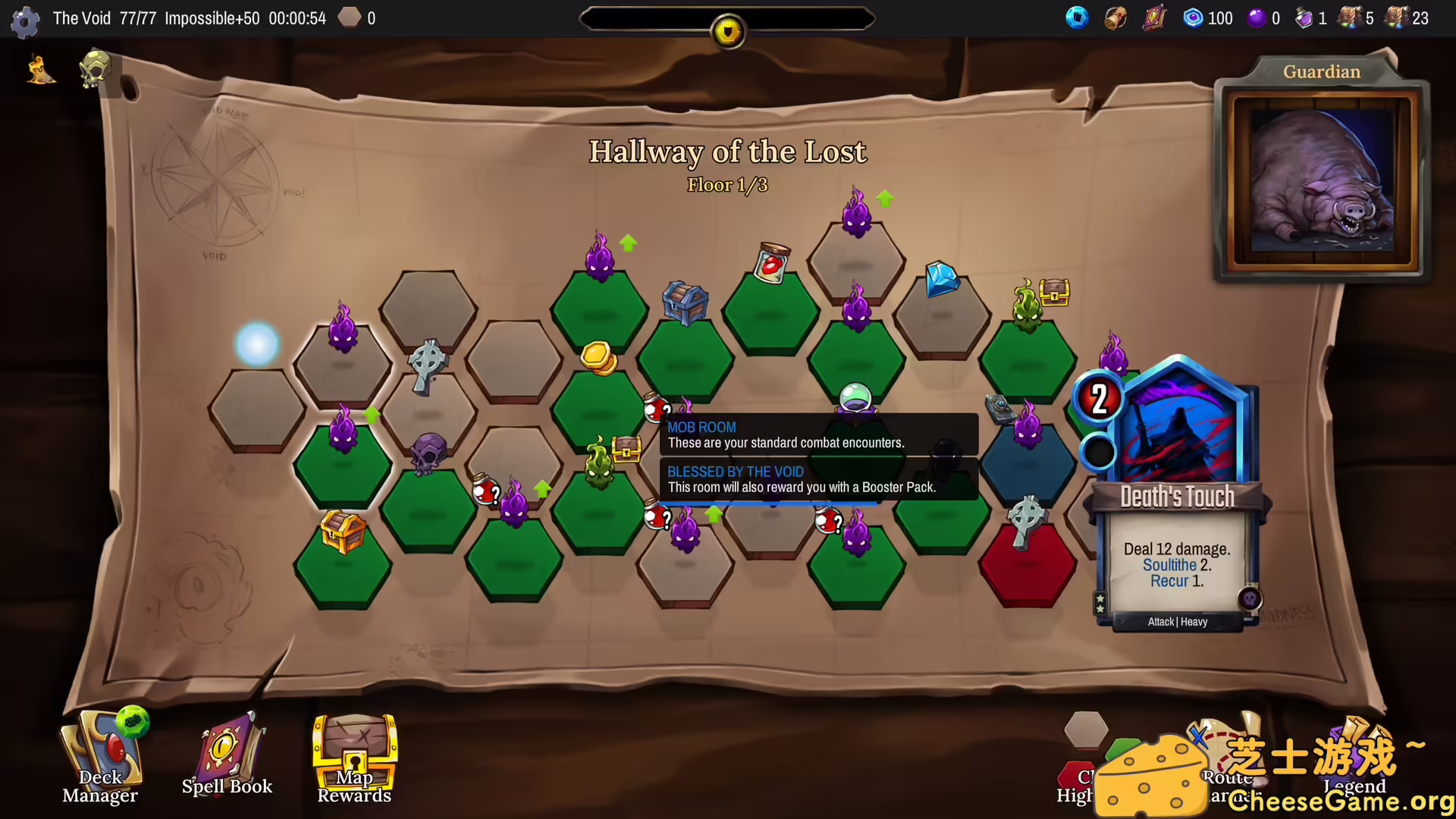
Task: Select the glowing orb starting point on the map
Action: point(257,343)
